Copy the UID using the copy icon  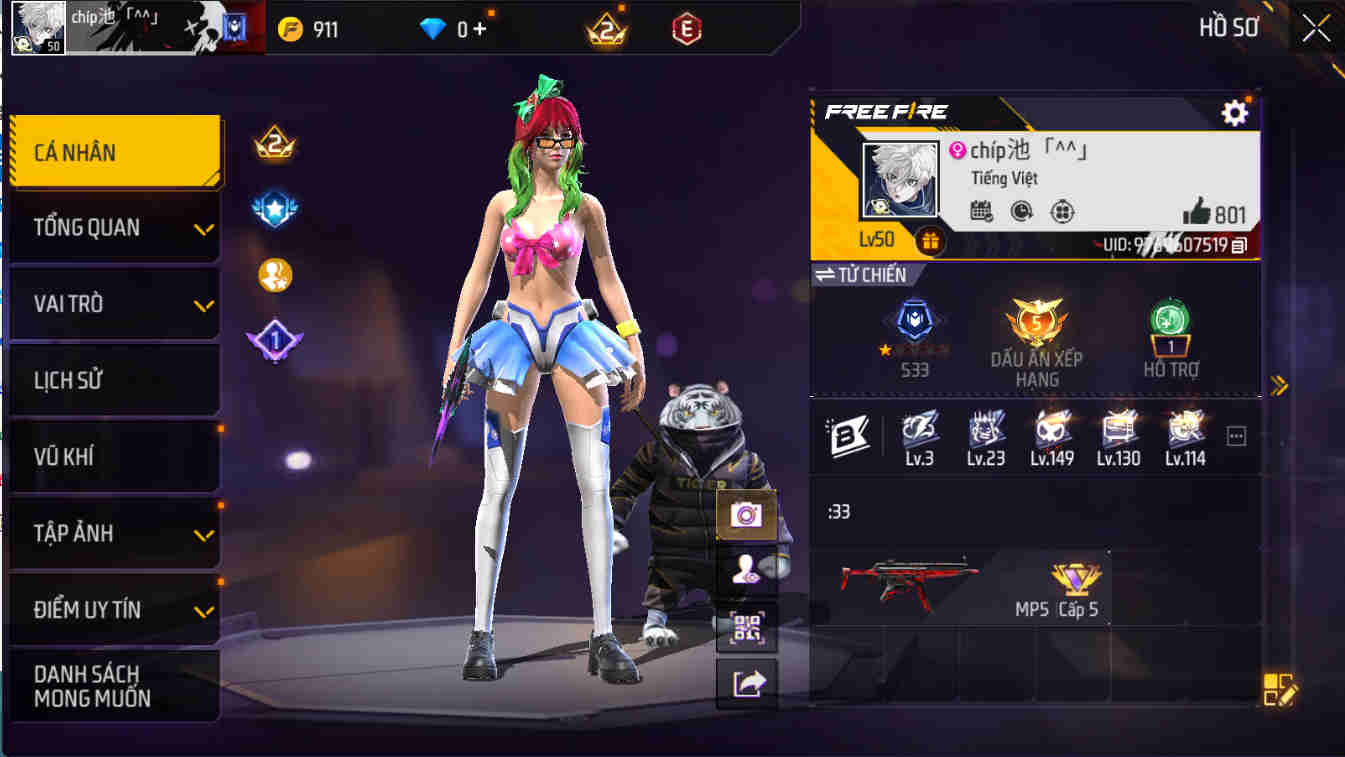[1236, 242]
